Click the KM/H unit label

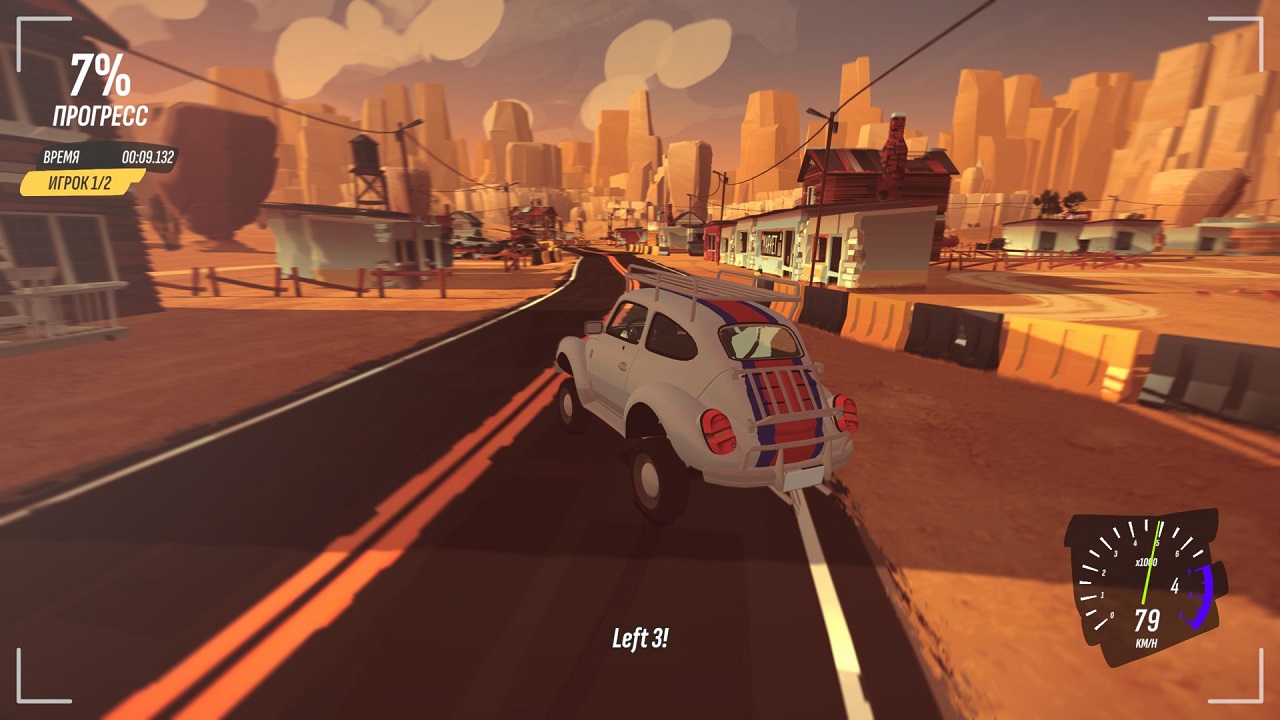pos(1146,641)
